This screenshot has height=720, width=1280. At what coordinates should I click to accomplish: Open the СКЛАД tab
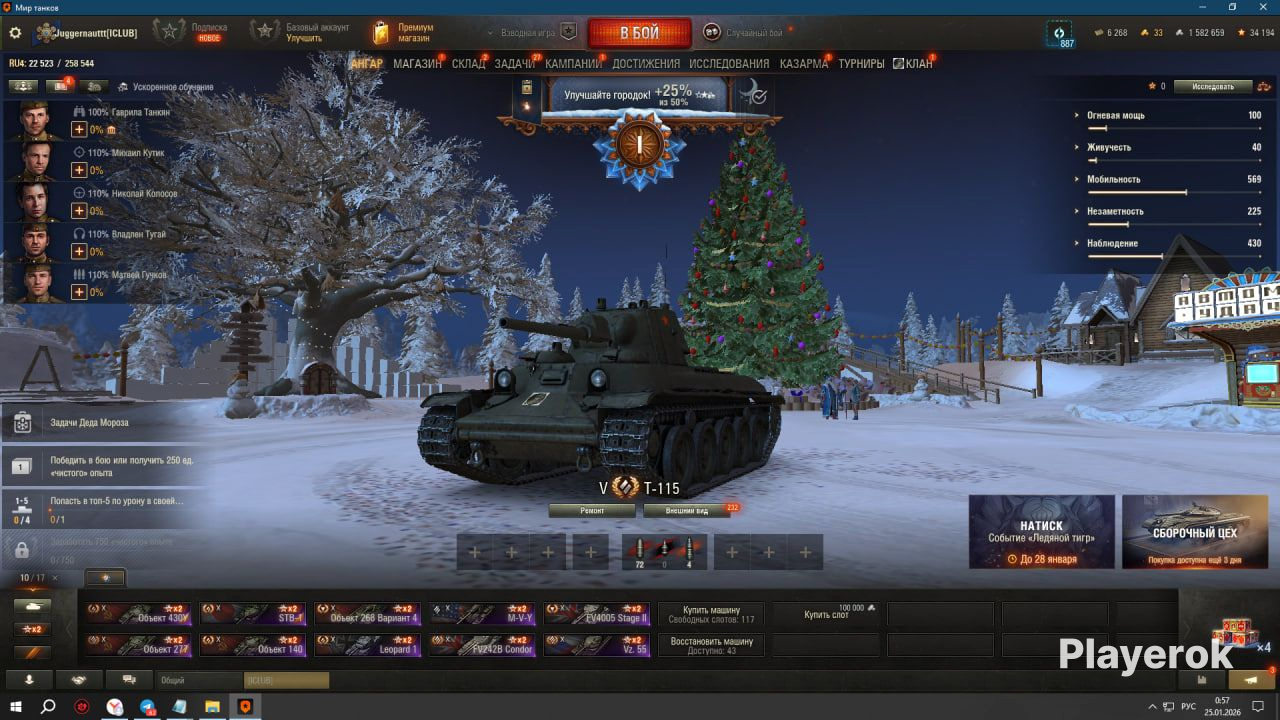click(x=468, y=64)
